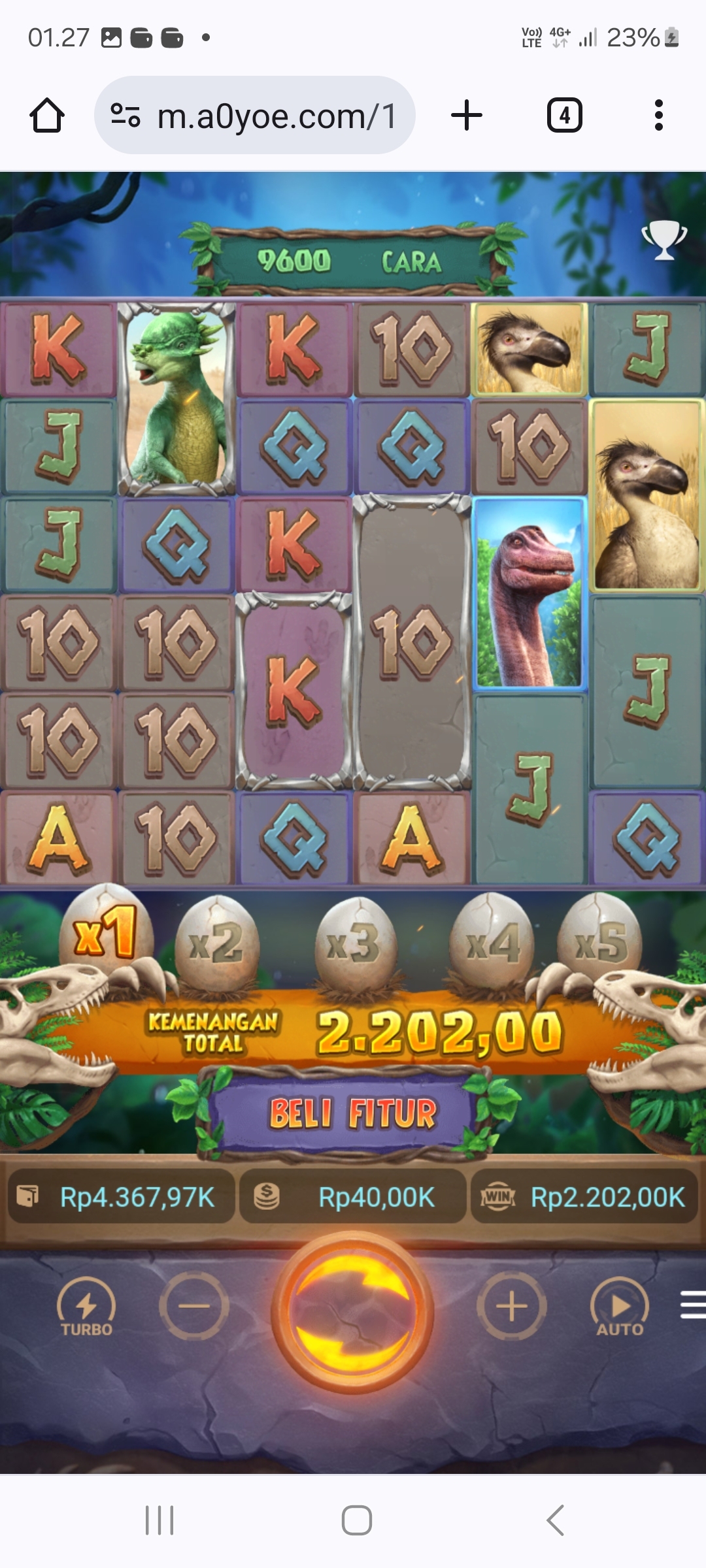Start Auto spin mode
Screen dimensions: 706x1568
click(x=620, y=1308)
